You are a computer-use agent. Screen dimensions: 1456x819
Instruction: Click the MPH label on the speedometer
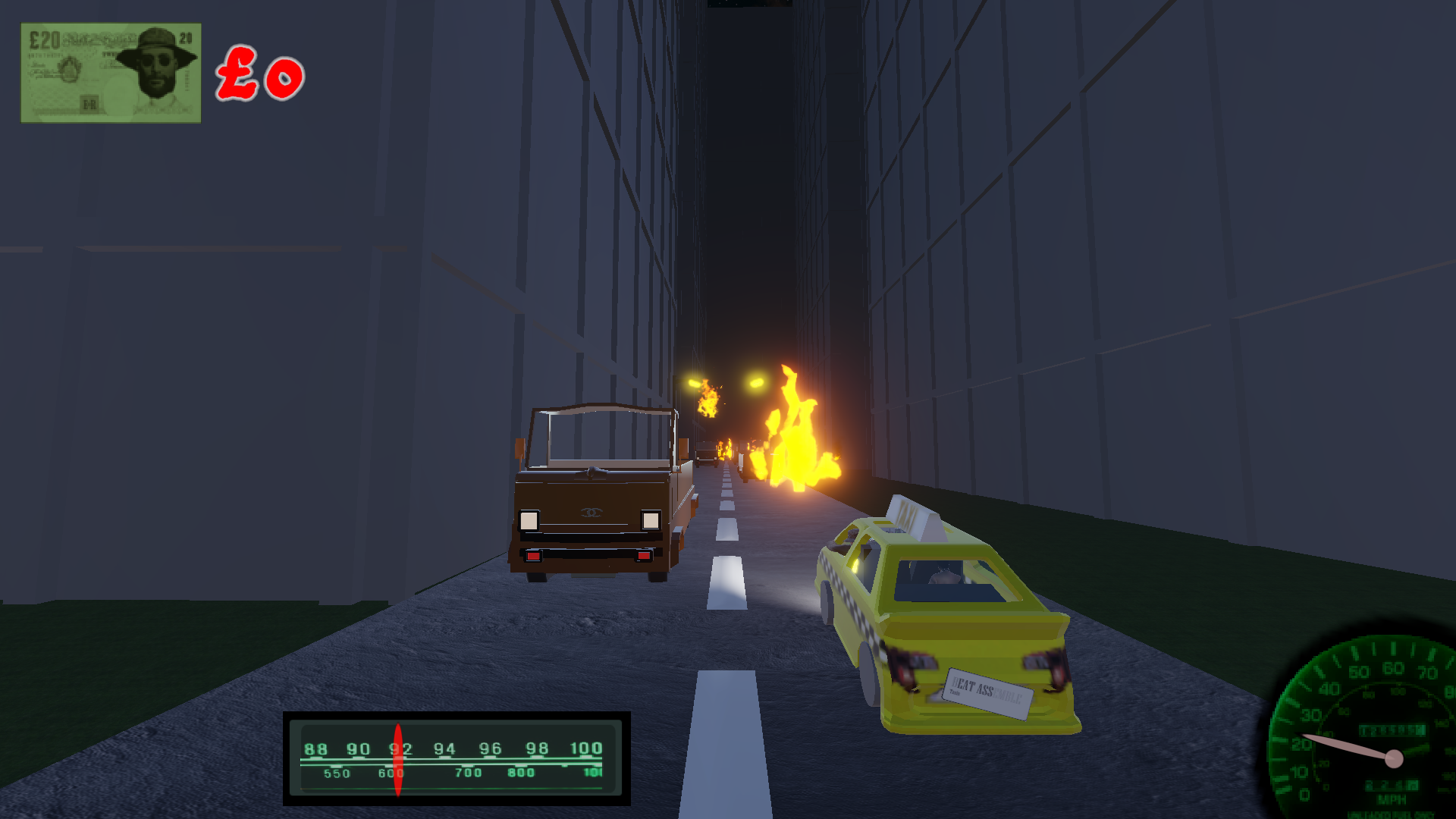click(x=1394, y=799)
